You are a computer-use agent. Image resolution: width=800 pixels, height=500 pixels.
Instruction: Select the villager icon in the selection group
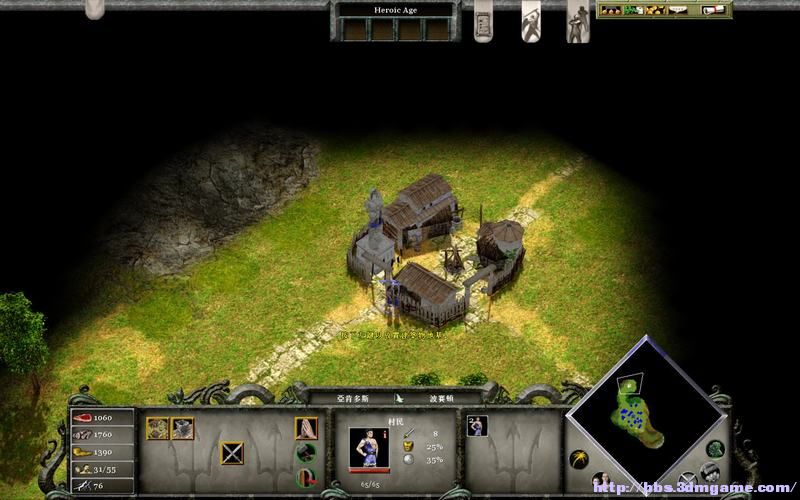pos(477,426)
